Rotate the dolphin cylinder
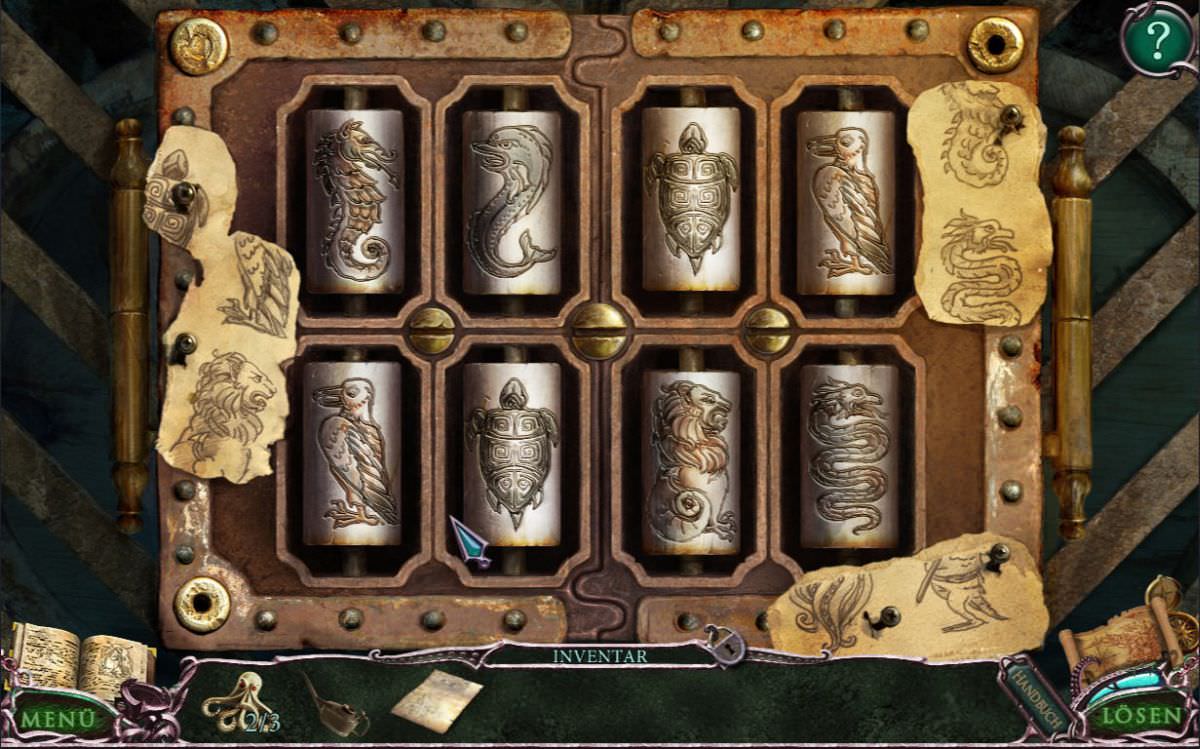Viewport: 1200px width, 749px height. (511, 201)
